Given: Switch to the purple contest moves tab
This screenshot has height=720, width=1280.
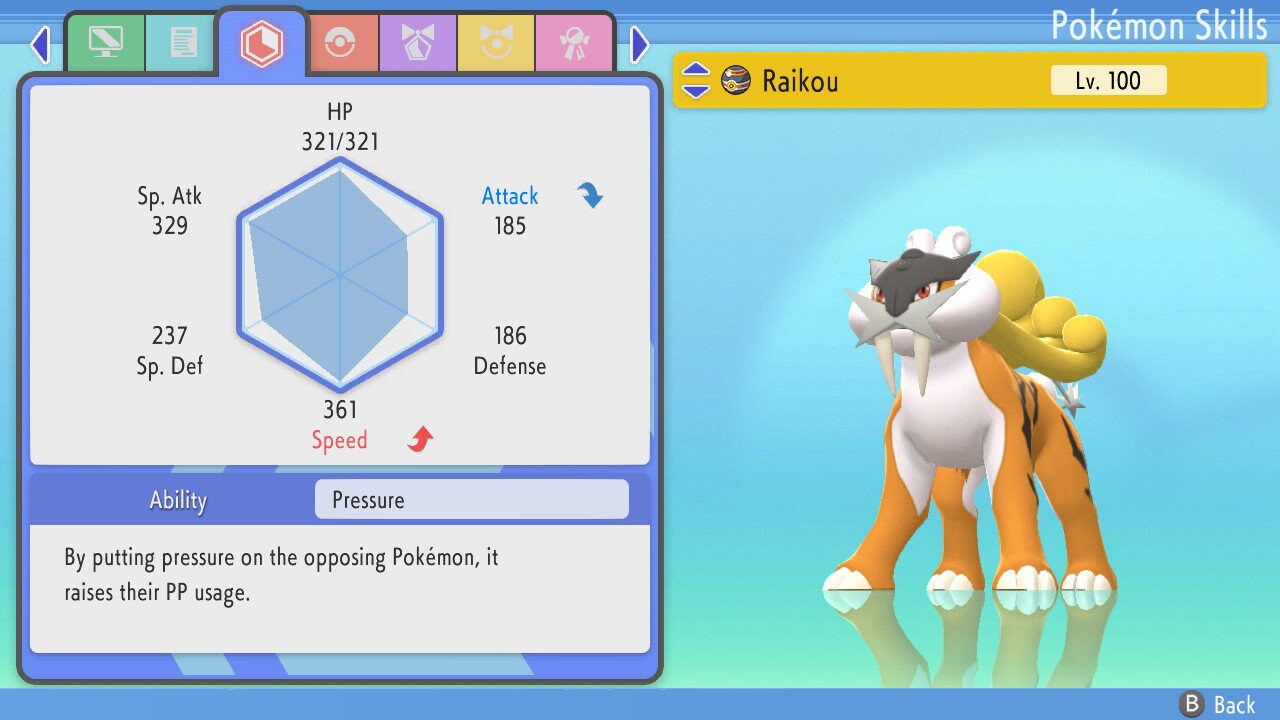Looking at the screenshot, I should (418, 43).
